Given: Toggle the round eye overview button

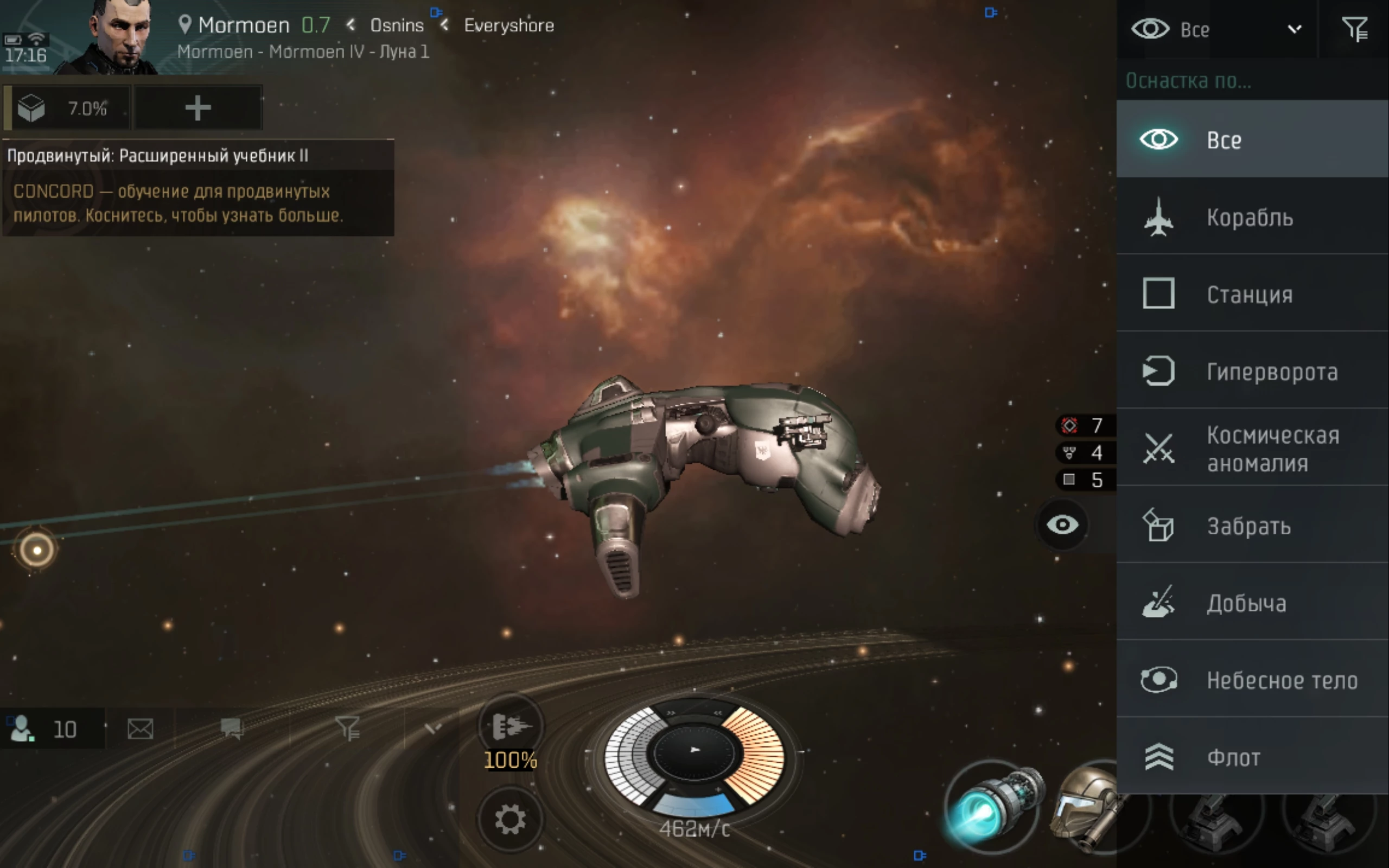Looking at the screenshot, I should (x=1062, y=525).
